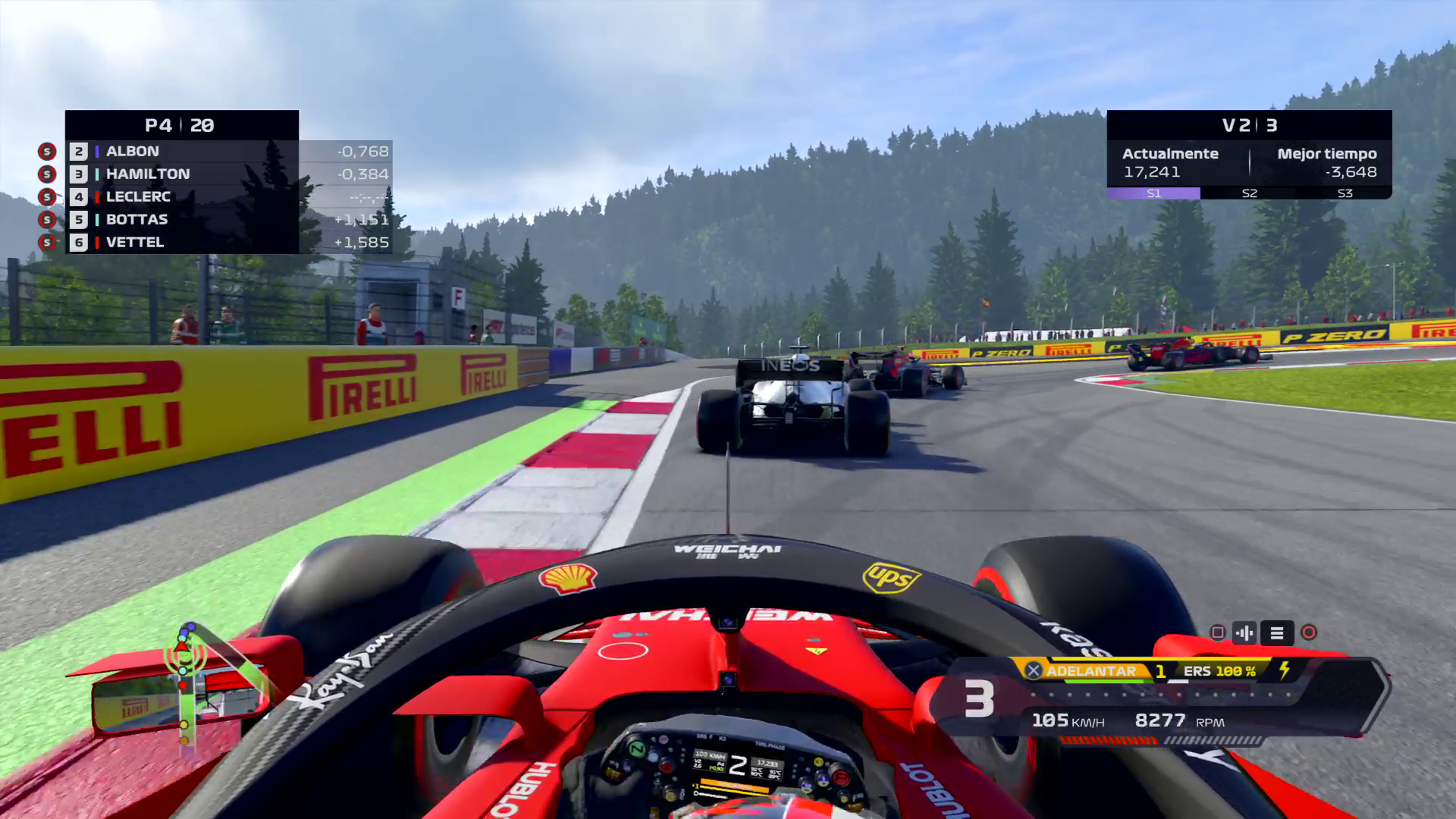
Task: Open the team radio voice icon
Action: click(1244, 632)
